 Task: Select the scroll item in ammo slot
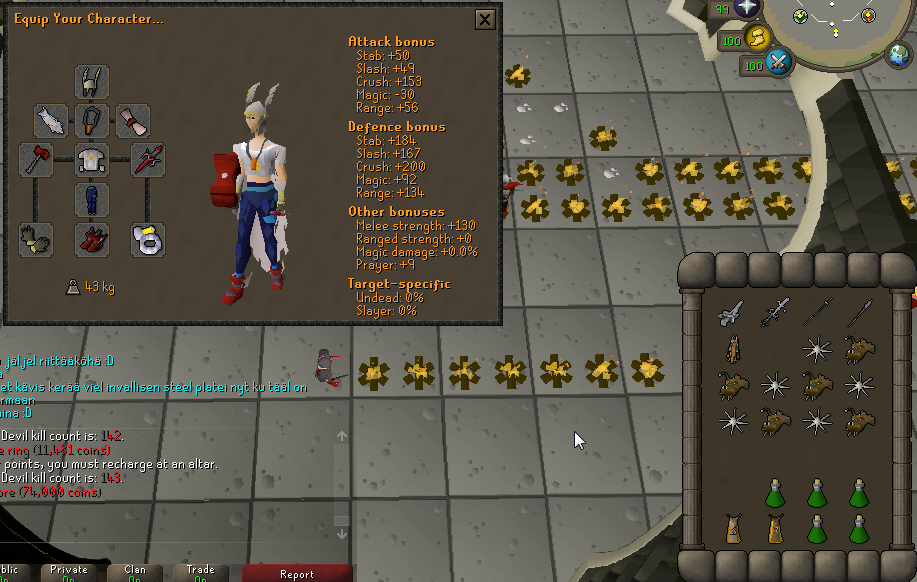(132, 121)
